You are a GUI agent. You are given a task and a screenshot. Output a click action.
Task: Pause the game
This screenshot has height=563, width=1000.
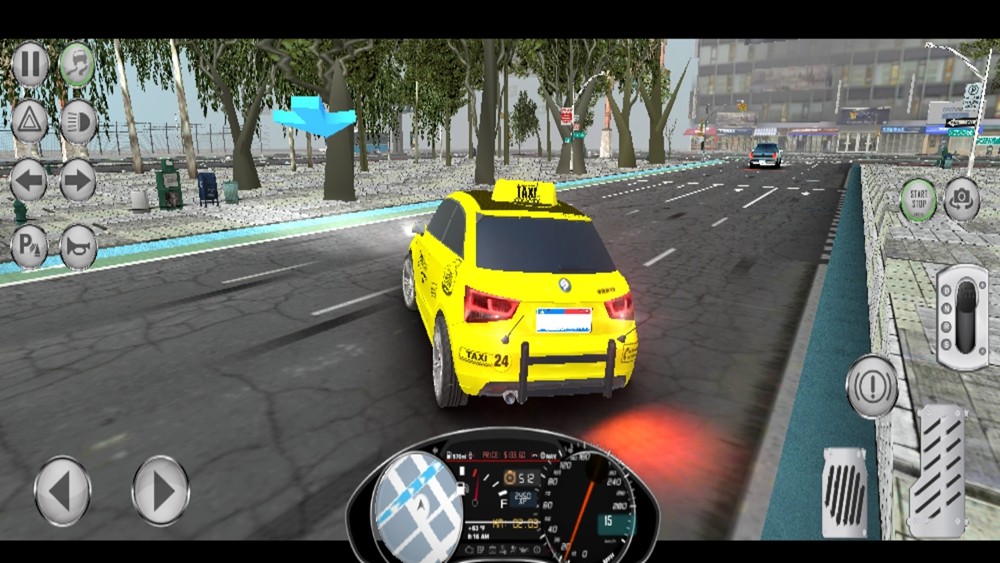(x=30, y=65)
